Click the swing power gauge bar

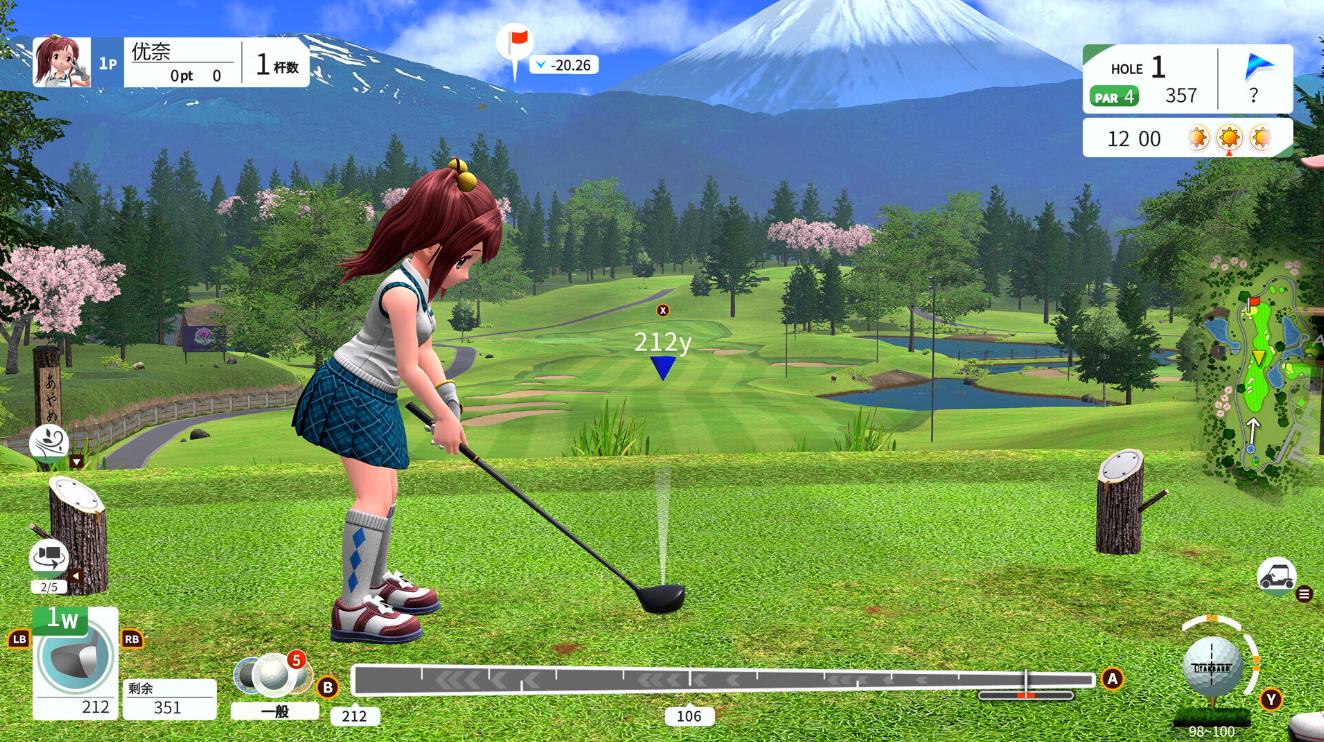click(722, 679)
